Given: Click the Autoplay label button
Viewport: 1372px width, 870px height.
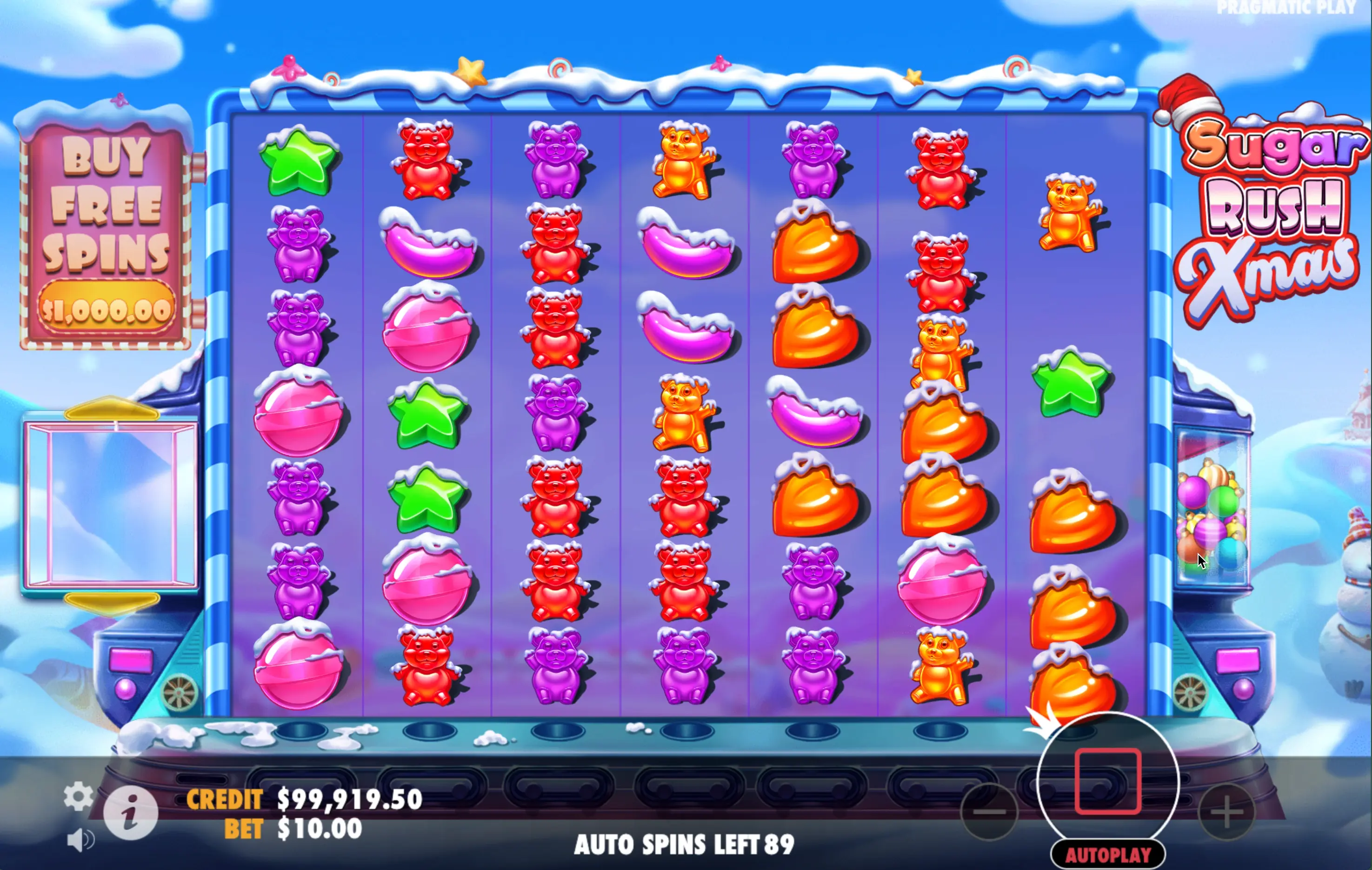Looking at the screenshot, I should pyautogui.click(x=1108, y=855).
